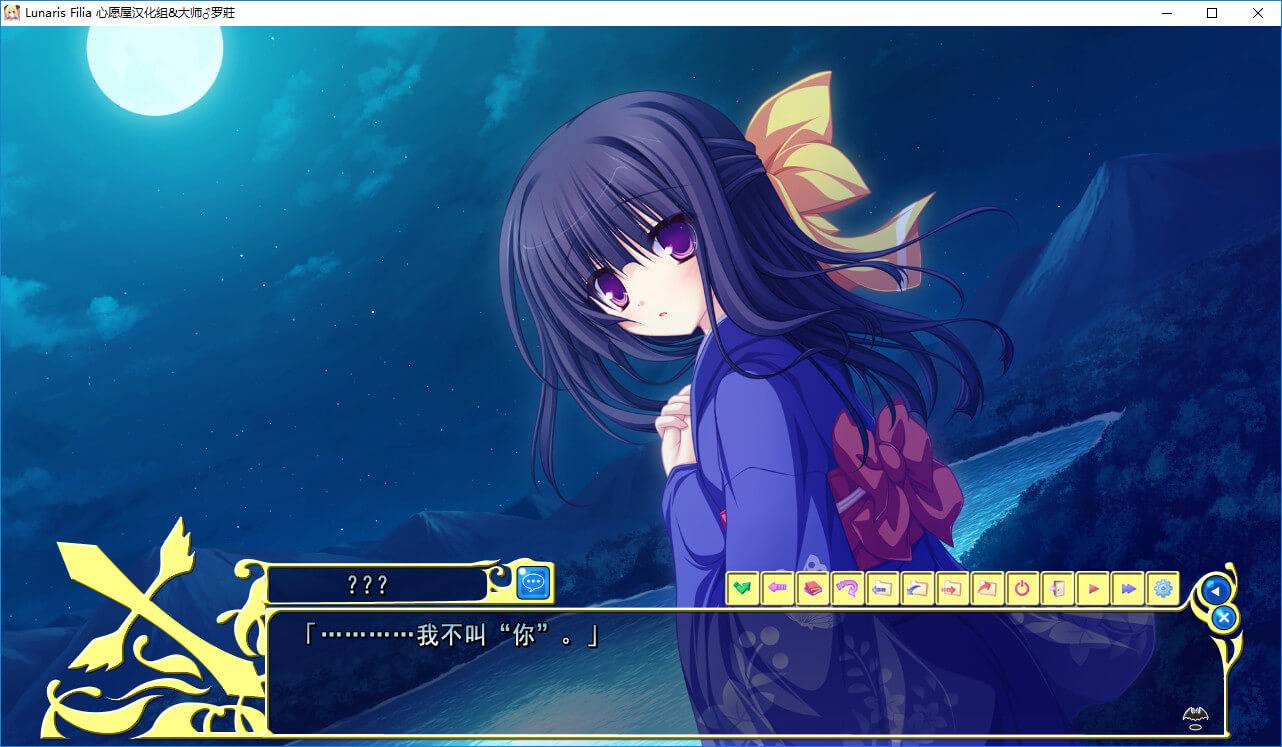Maximize the game window
Viewport: 1282px width, 747px height.
[1212, 13]
